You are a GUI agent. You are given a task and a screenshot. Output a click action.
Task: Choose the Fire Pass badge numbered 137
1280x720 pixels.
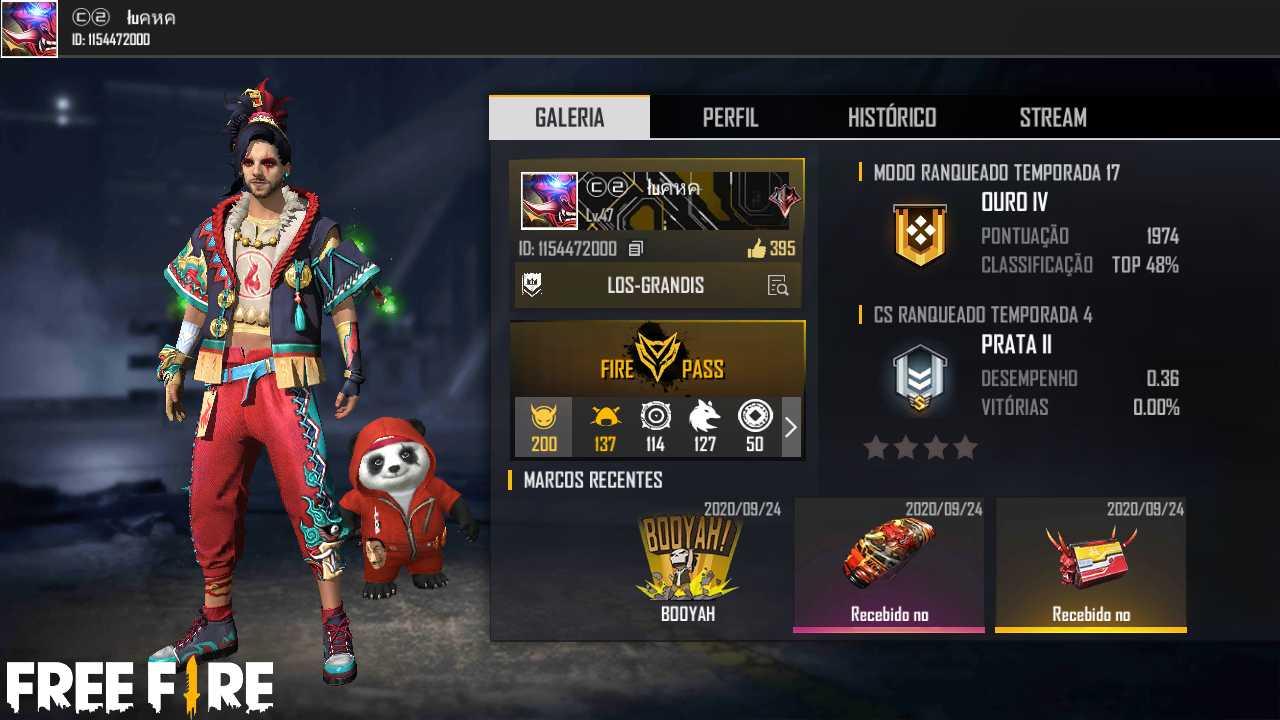[604, 427]
